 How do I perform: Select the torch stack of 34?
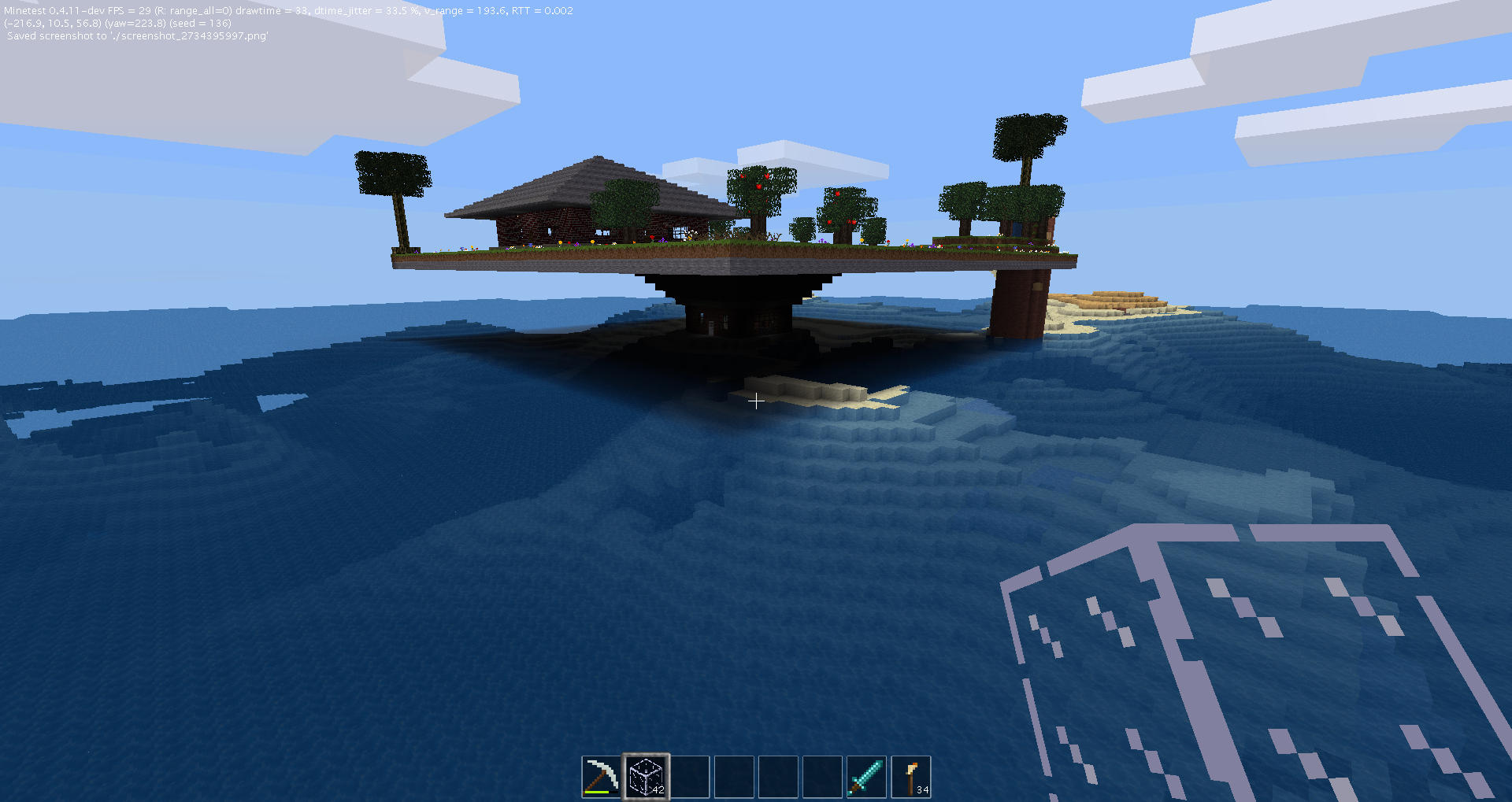point(911,775)
